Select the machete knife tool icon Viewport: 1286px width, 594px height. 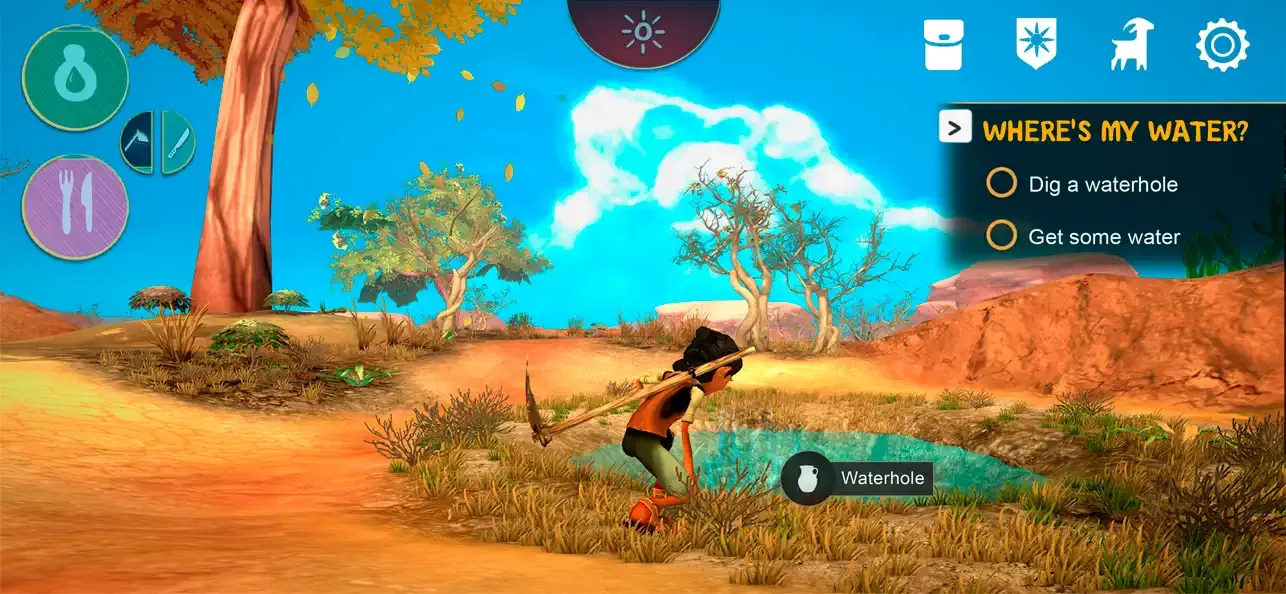tap(177, 142)
